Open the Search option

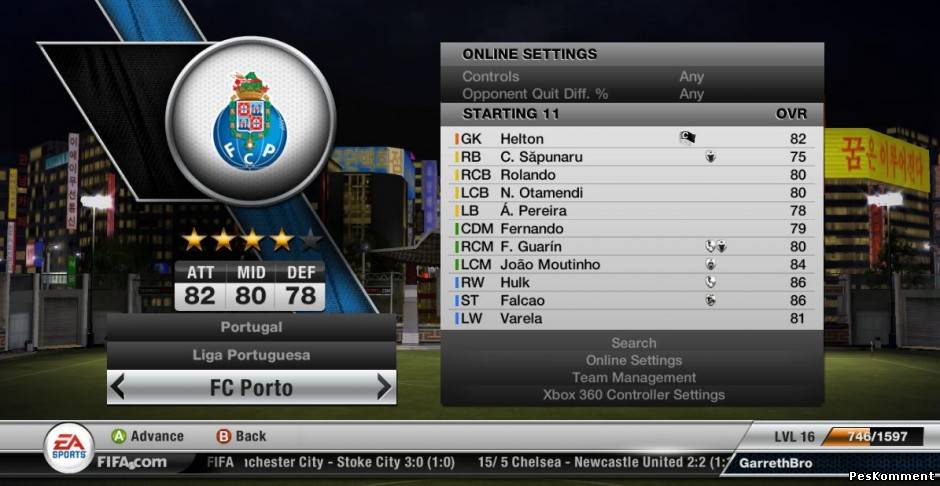tap(633, 343)
